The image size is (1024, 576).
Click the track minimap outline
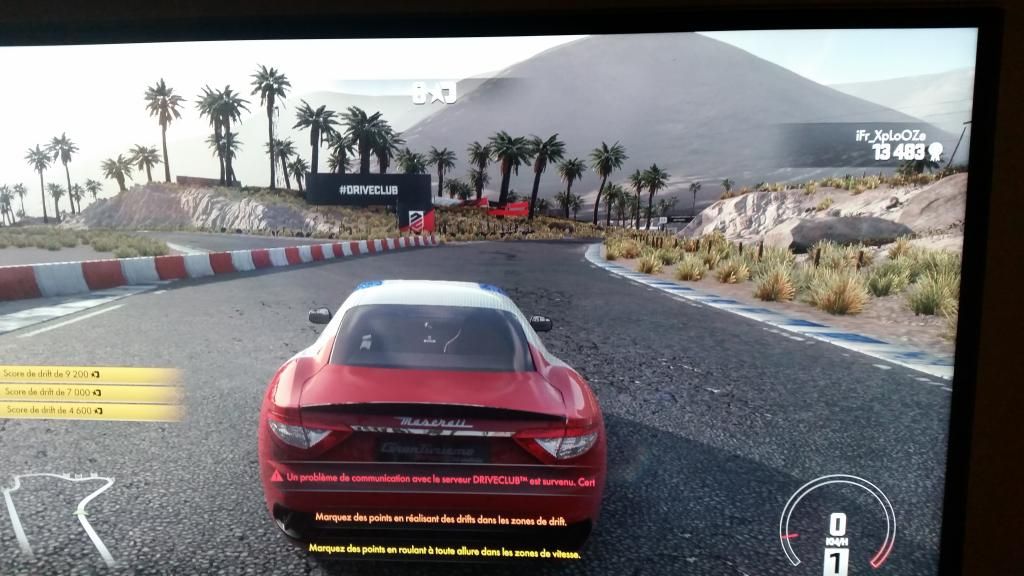[x=62, y=503]
